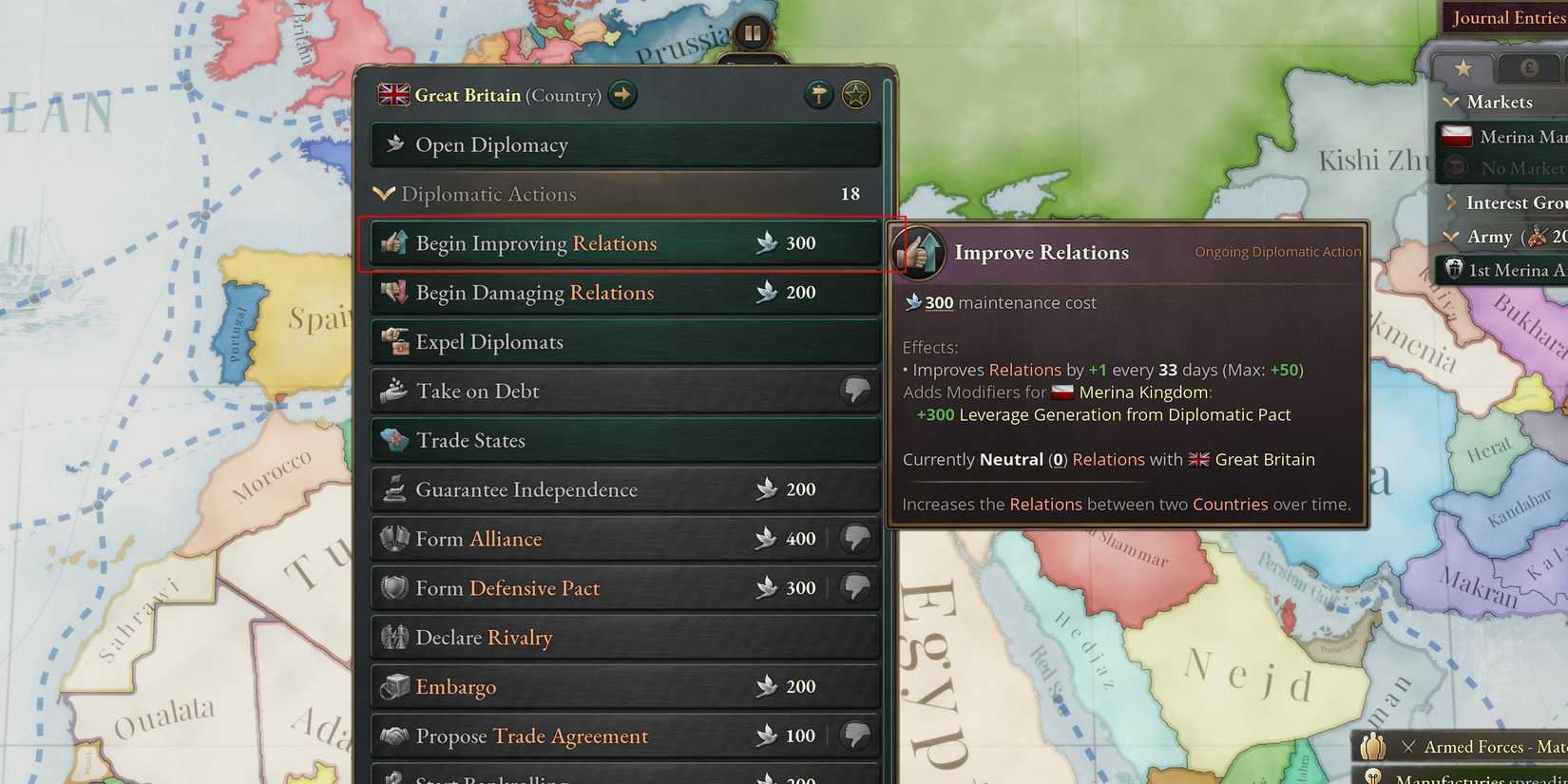This screenshot has height=784, width=1568.
Task: Select the coin tab near Journal Entries
Action: [1528, 67]
